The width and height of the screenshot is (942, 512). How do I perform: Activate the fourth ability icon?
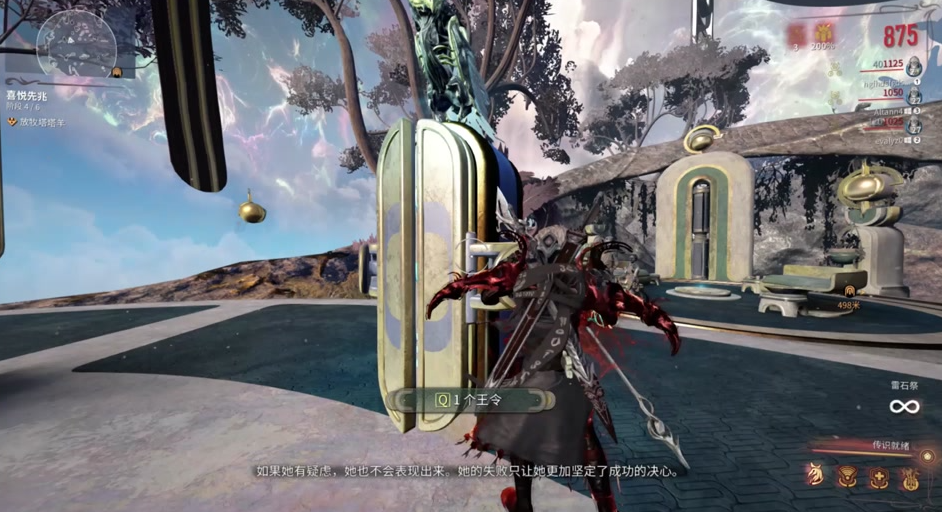909,477
